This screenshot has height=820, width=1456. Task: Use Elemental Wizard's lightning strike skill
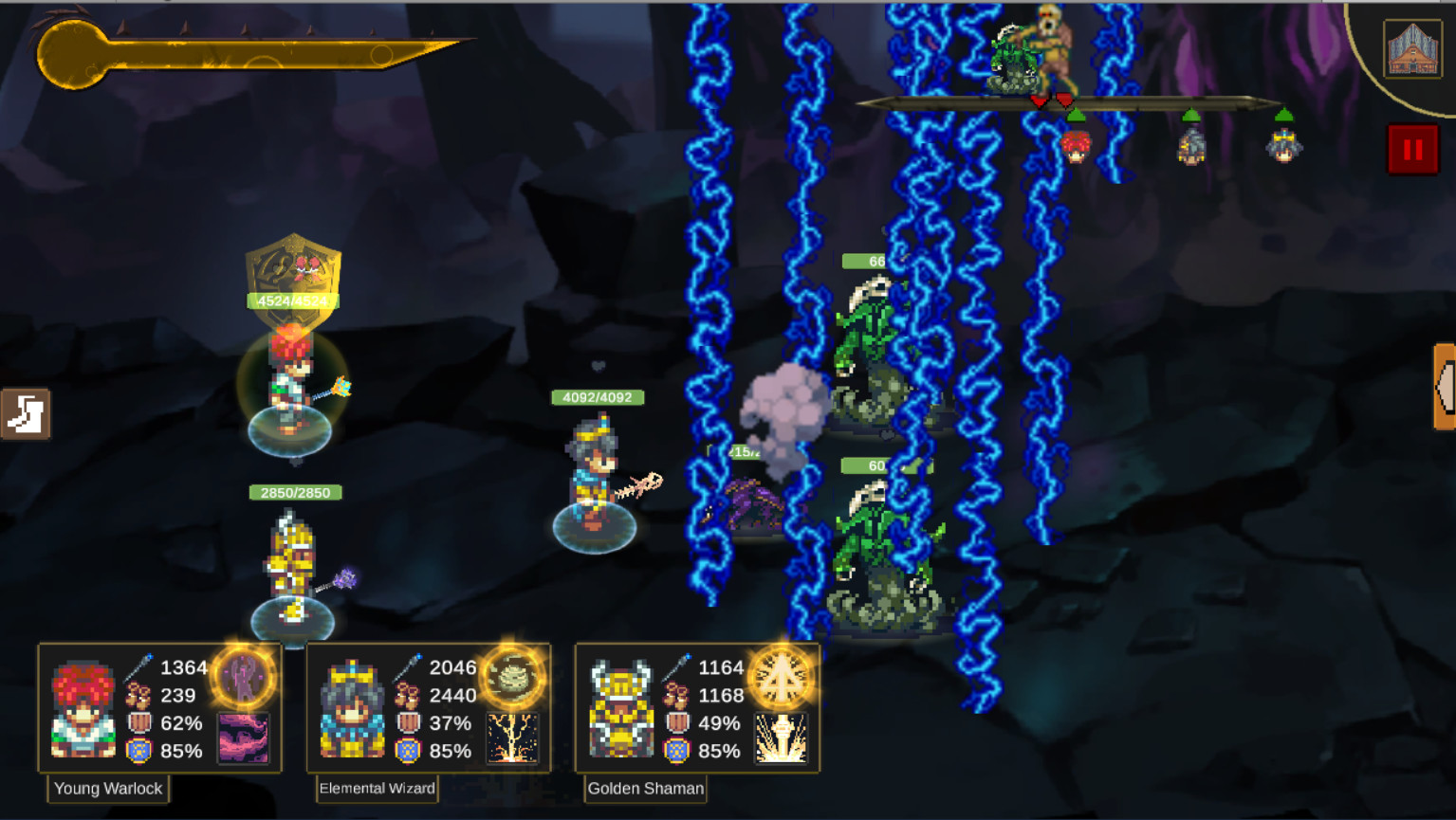[x=512, y=738]
